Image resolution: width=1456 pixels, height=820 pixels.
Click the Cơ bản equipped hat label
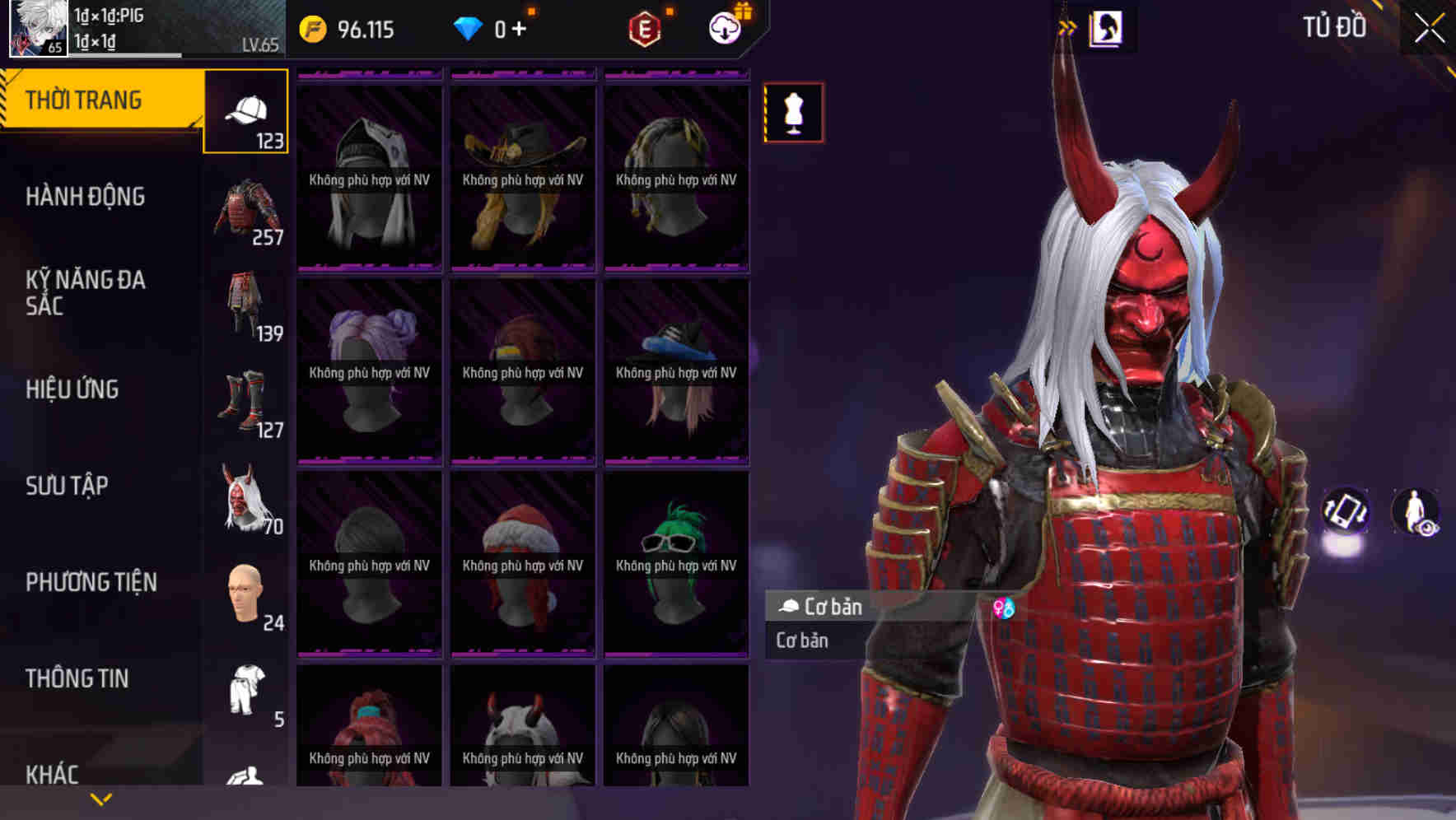click(824, 608)
